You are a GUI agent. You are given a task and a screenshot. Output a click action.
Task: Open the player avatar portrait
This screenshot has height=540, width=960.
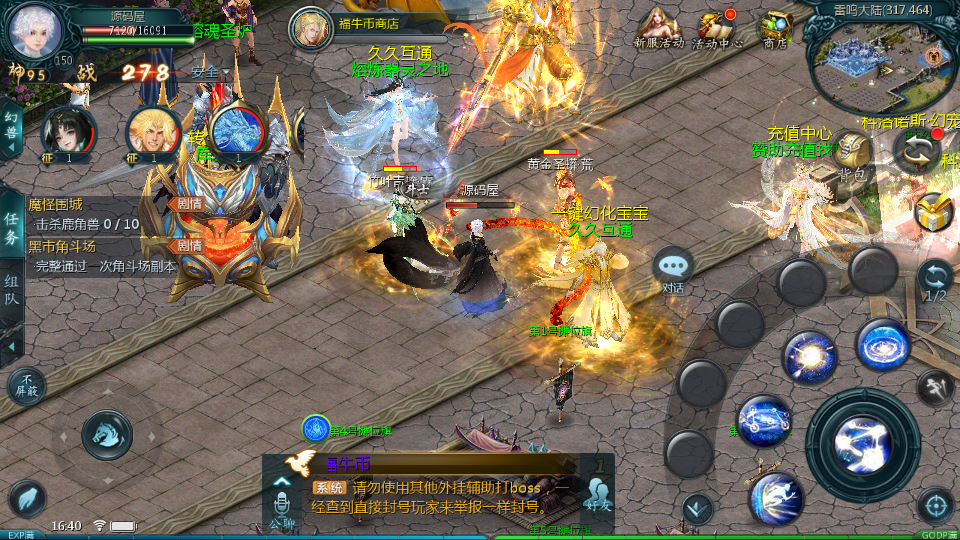point(35,30)
